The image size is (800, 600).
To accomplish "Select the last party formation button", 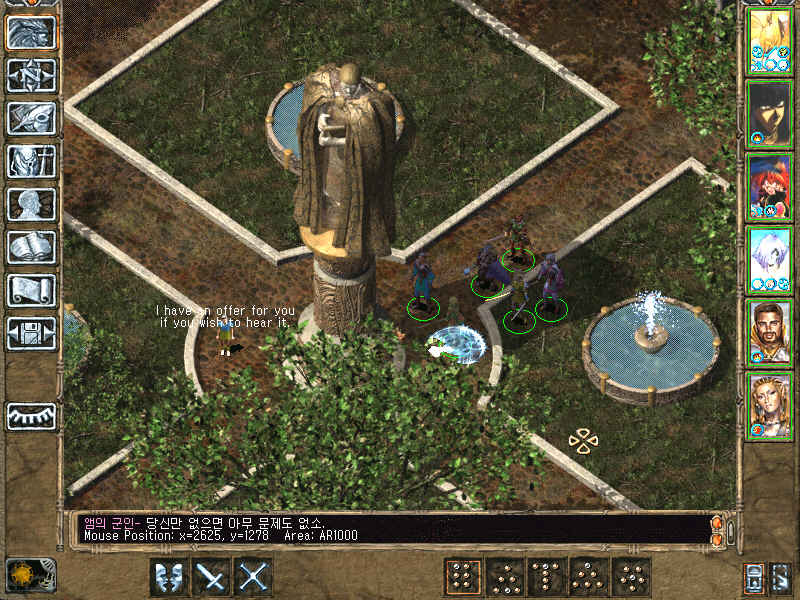I will pyautogui.click(x=631, y=577).
